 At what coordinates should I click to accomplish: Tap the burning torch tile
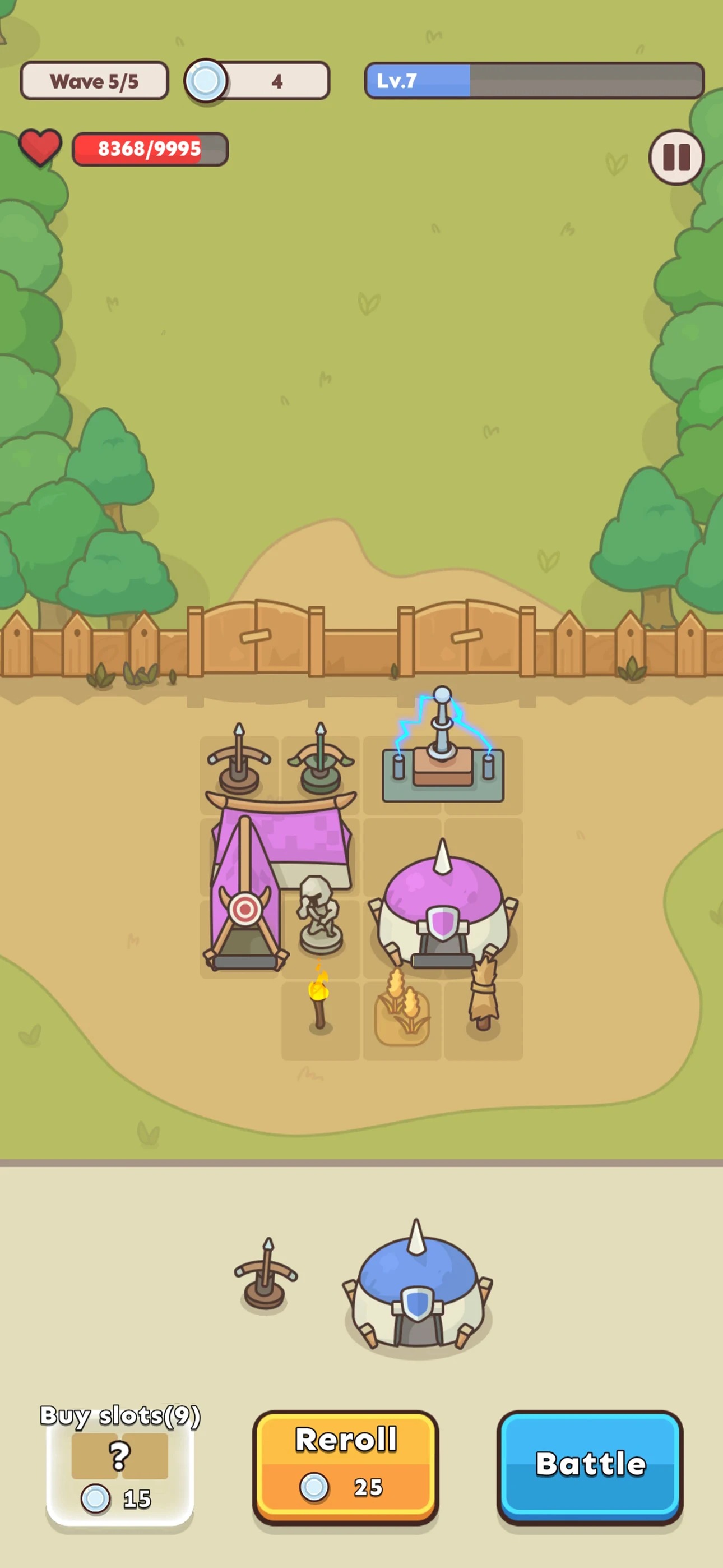(321, 1004)
